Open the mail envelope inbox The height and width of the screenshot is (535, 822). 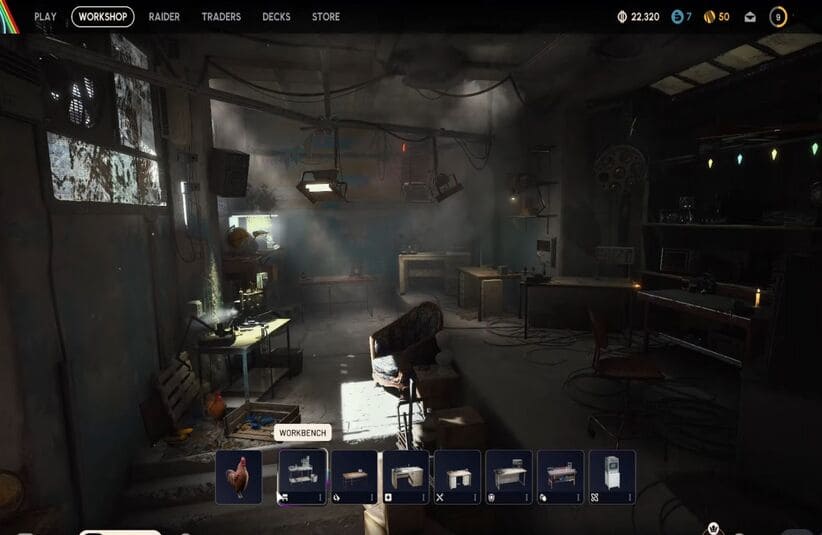750,17
